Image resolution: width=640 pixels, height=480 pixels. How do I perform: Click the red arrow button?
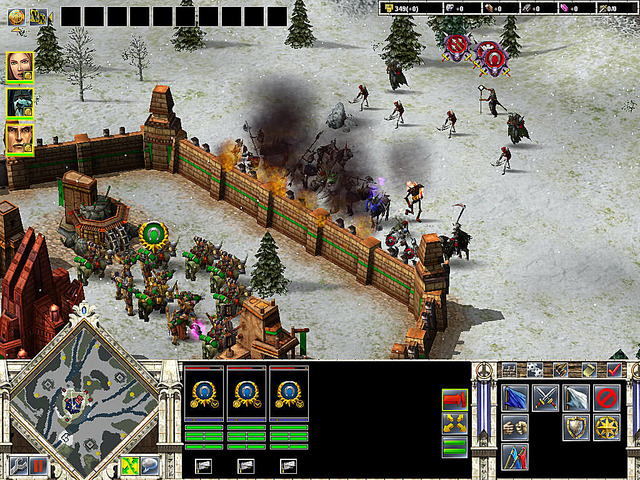(454, 399)
